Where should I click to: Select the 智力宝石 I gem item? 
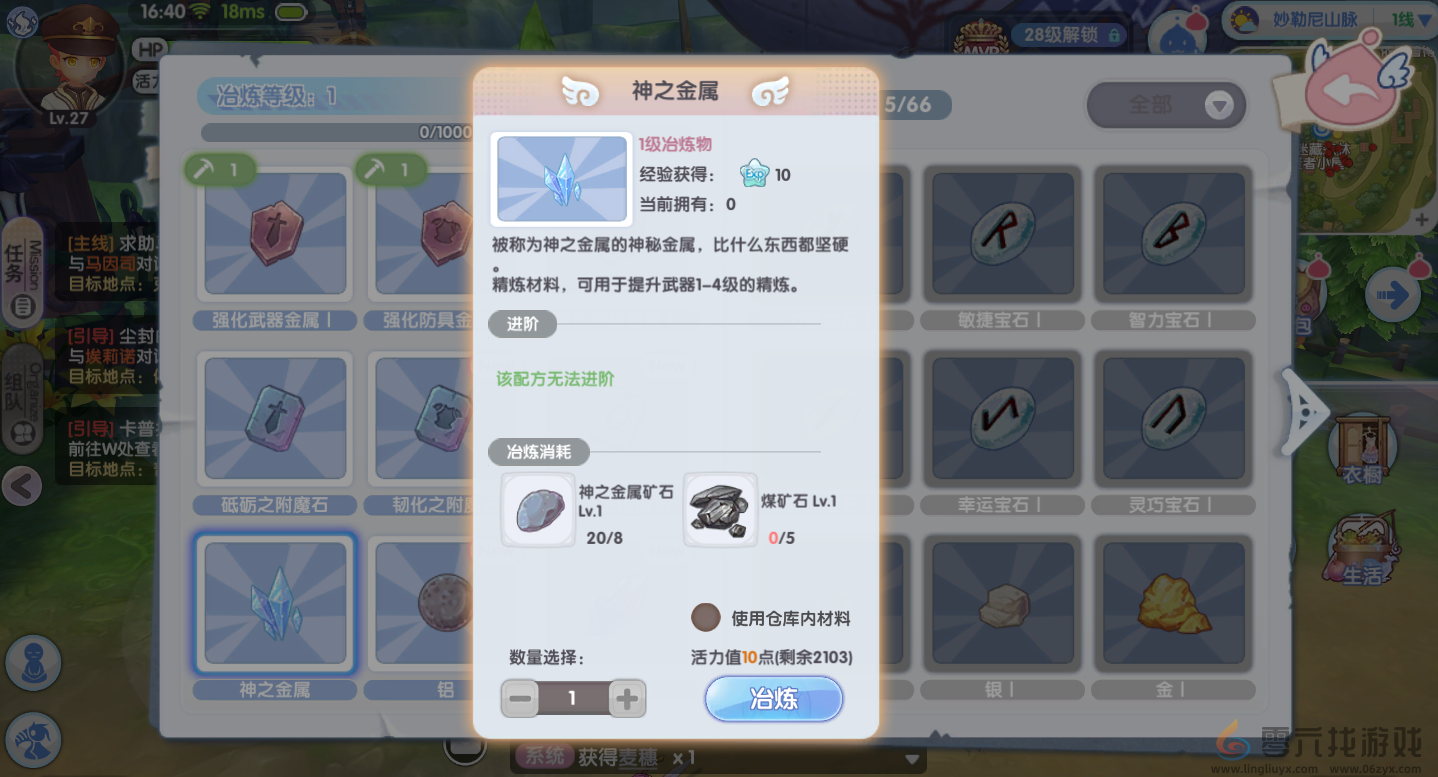pos(1173,234)
